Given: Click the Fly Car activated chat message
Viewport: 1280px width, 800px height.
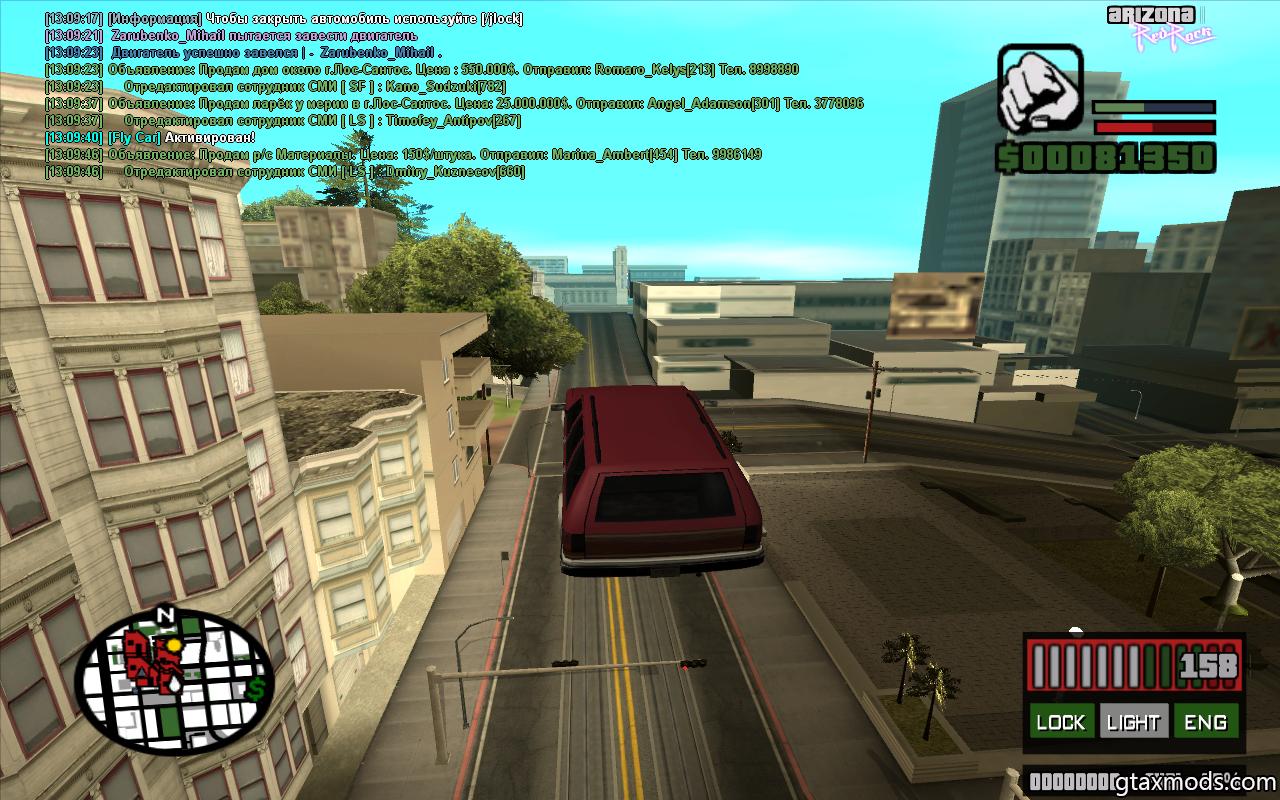Looking at the screenshot, I should click(x=150, y=137).
